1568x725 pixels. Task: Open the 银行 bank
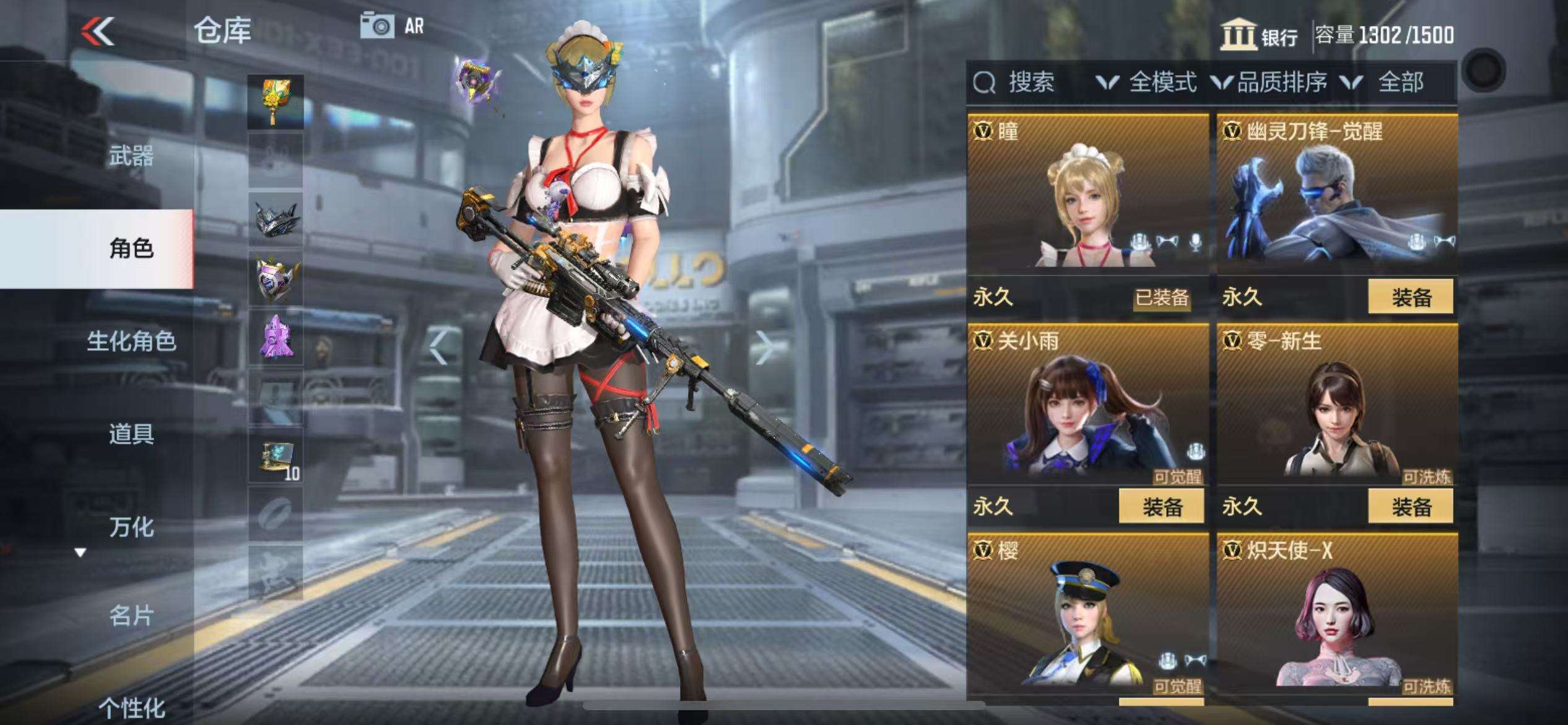[x=1259, y=35]
